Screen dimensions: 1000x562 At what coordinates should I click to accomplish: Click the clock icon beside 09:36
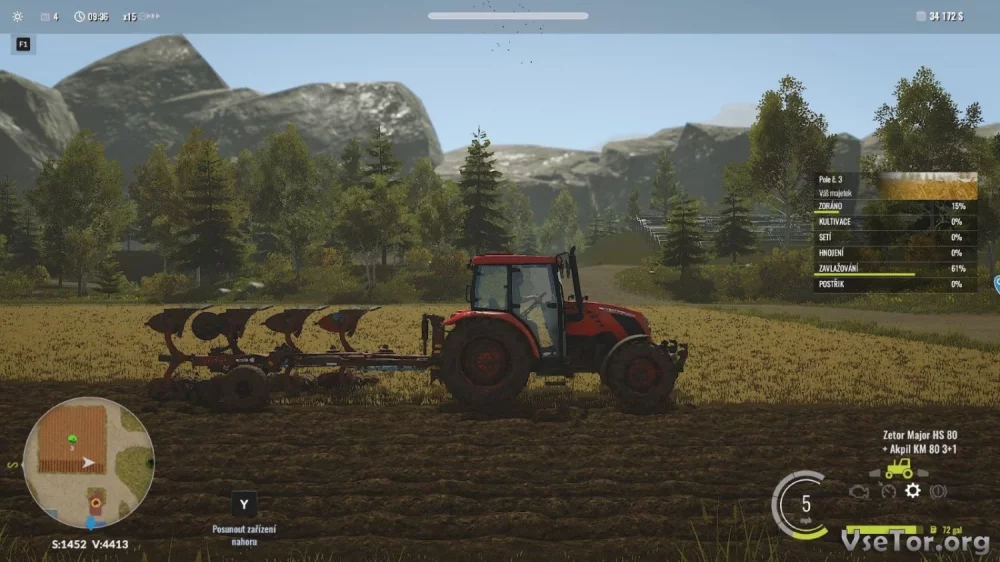click(x=79, y=17)
